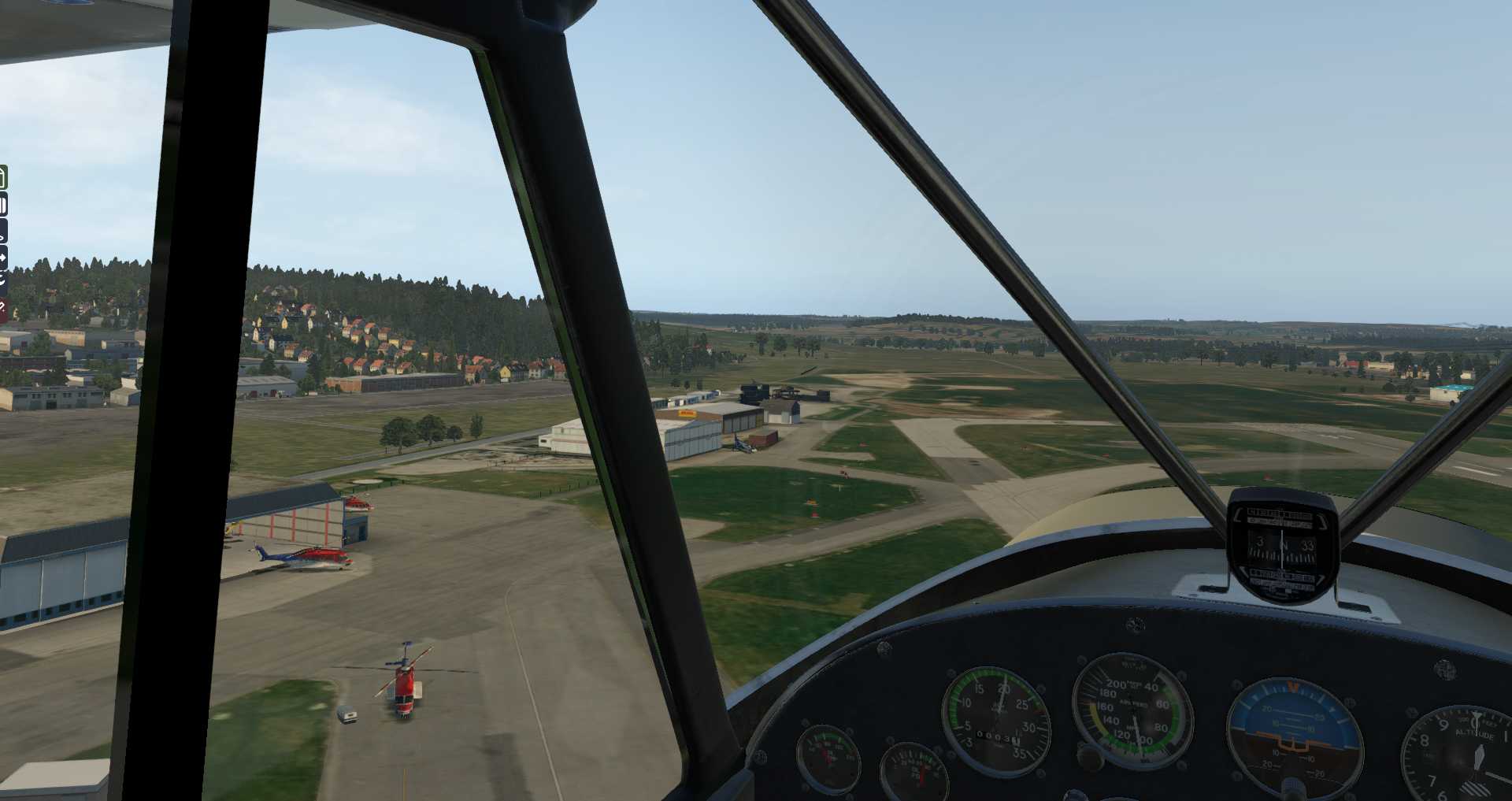Viewport: 1512px width, 801px height.
Task: Select the four-way arrows sidebar icon
Action: point(3,258)
